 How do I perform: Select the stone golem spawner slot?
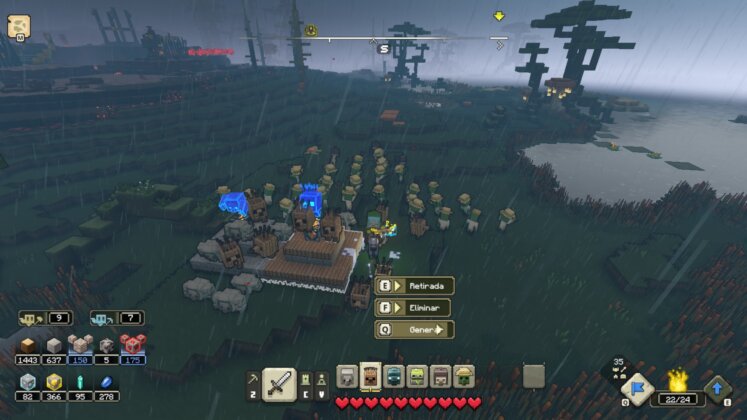[348, 377]
